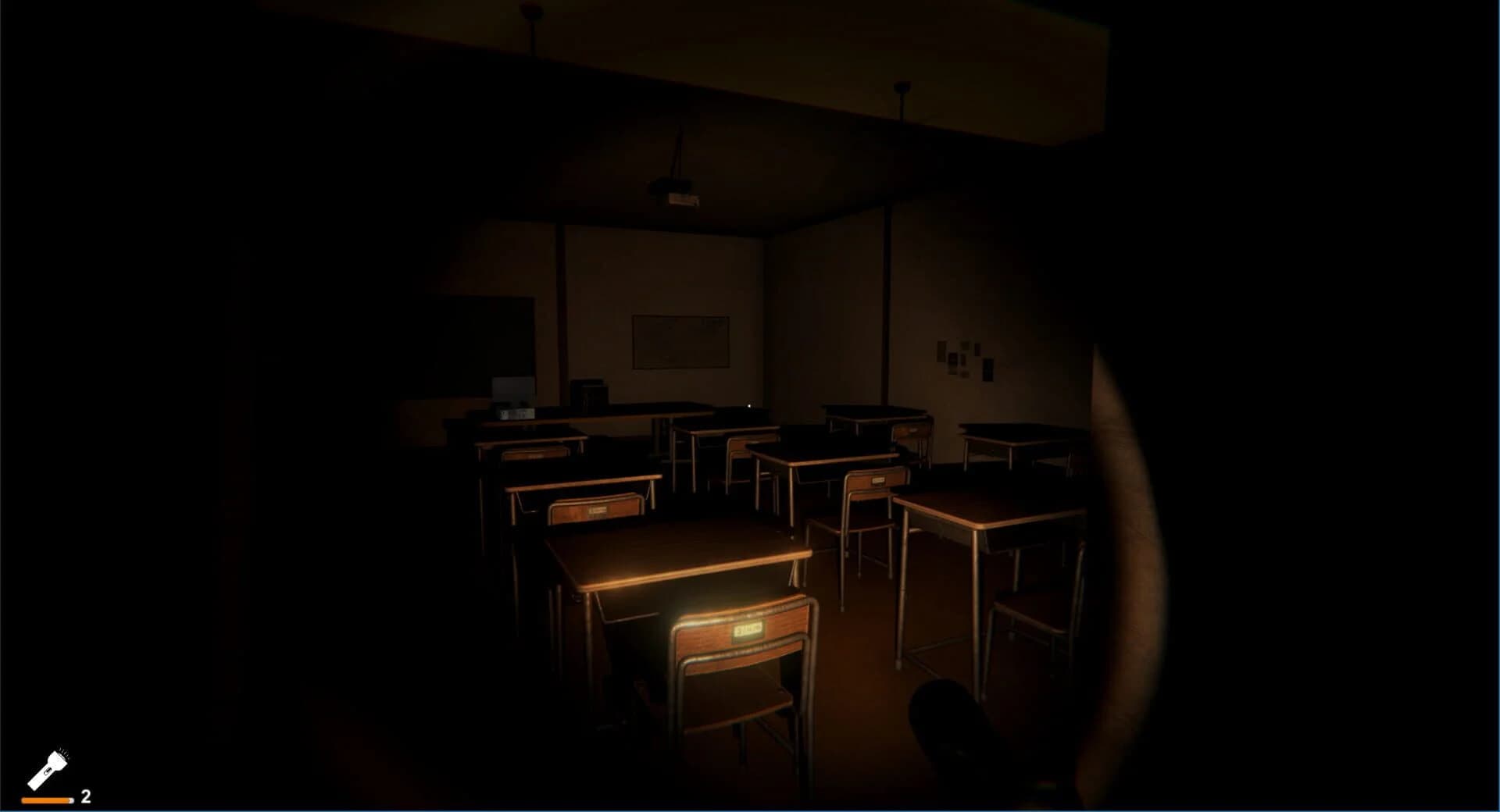Image resolution: width=1500 pixels, height=812 pixels.
Task: Click the hanging ceiling lamp on the right
Action: click(902, 88)
